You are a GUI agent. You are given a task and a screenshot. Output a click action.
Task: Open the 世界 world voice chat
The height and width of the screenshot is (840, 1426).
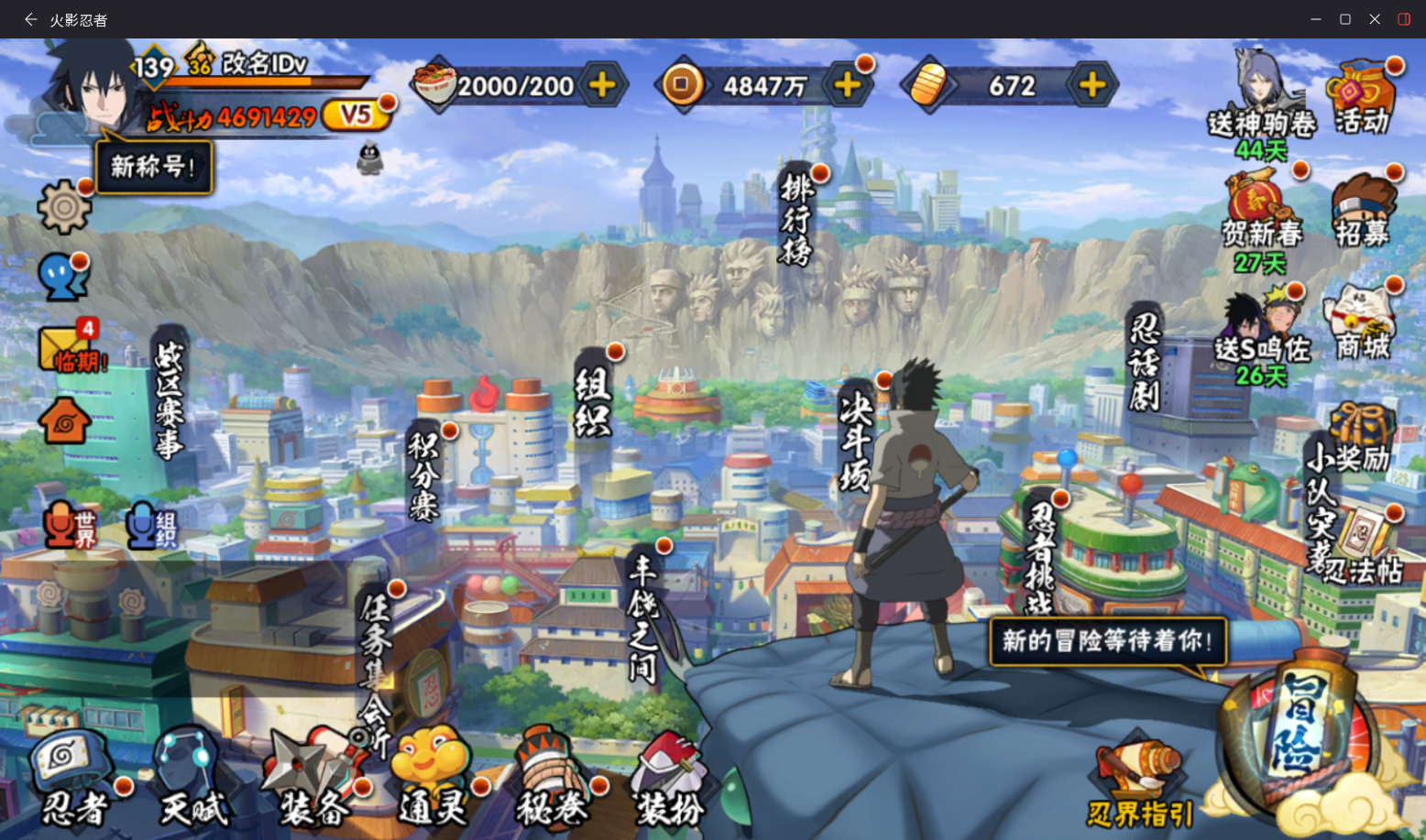coord(71,526)
